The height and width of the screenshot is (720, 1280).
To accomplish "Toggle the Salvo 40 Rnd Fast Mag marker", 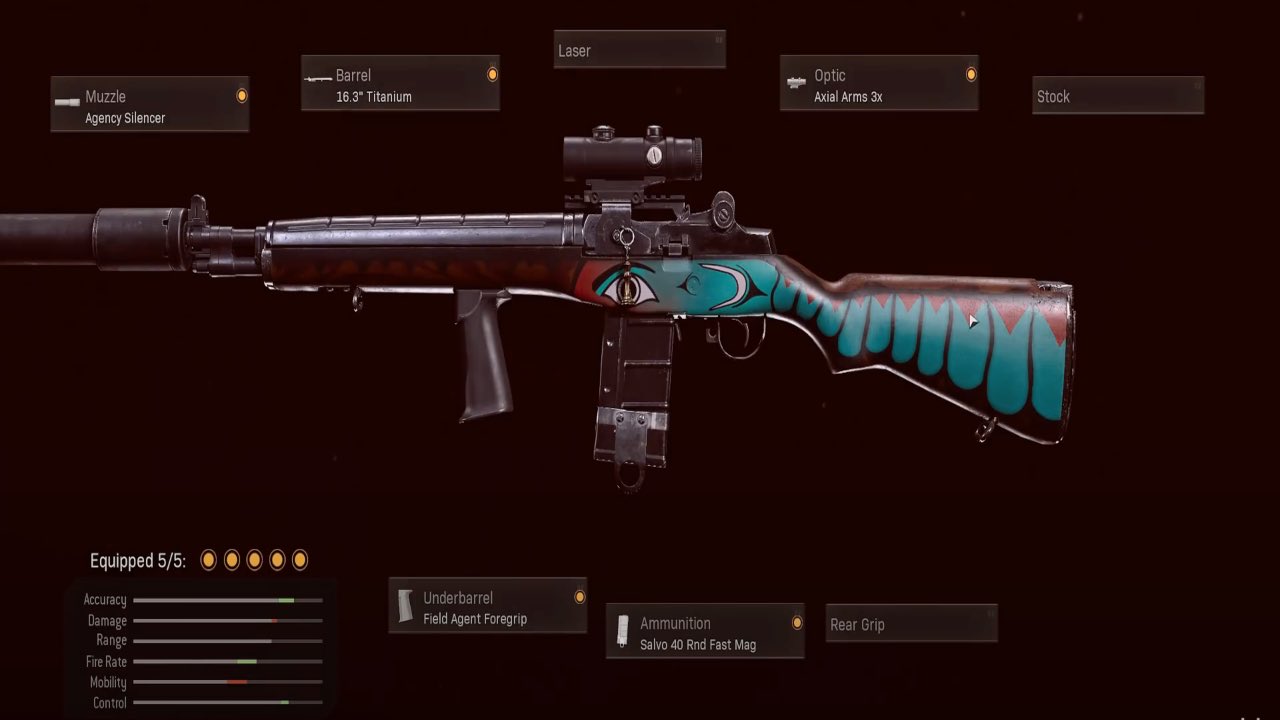I will (795, 622).
